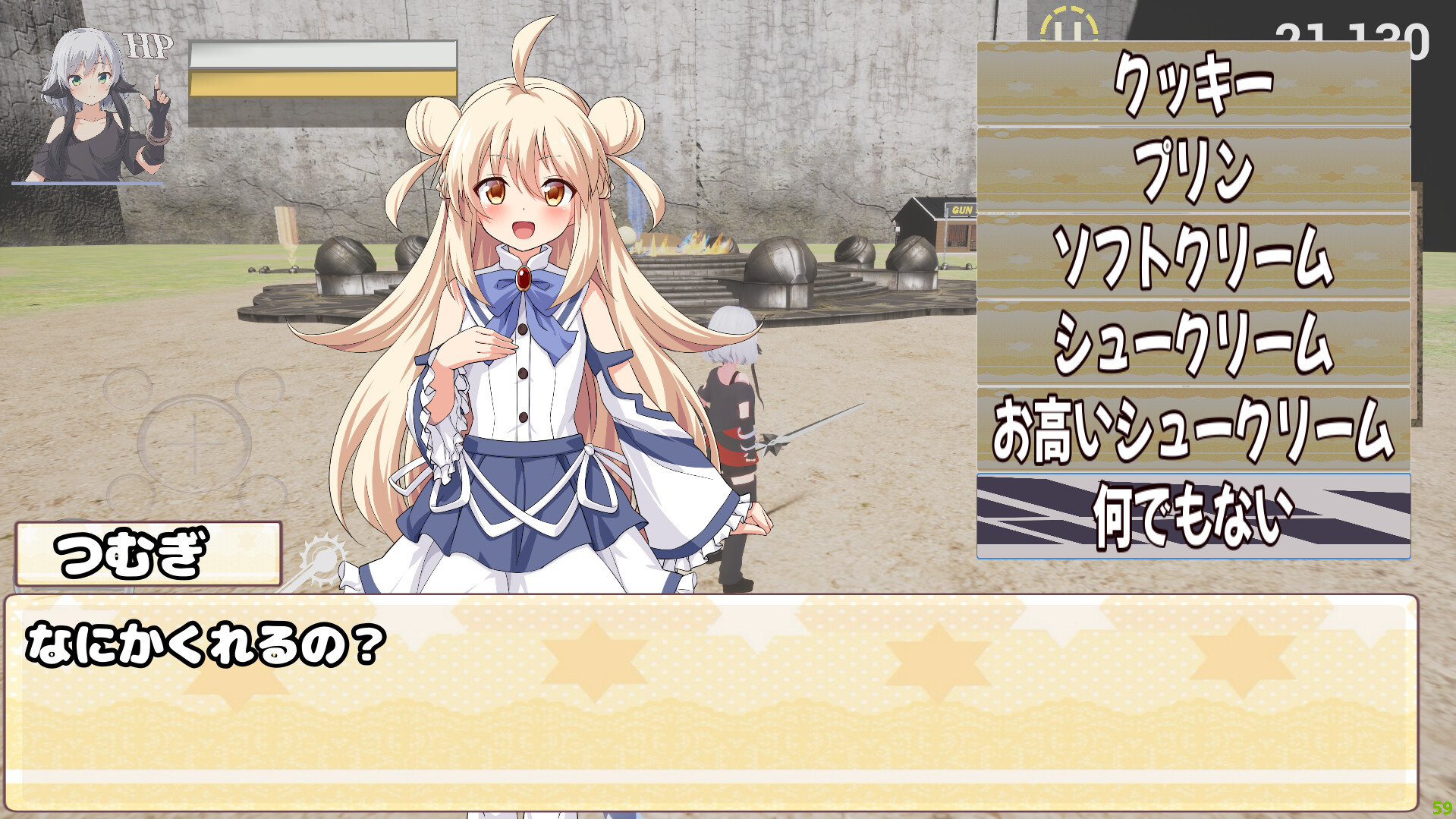Image resolution: width=1456 pixels, height=819 pixels.
Task: Tap the upper-left circle around the joystick
Action: pyautogui.click(x=128, y=389)
